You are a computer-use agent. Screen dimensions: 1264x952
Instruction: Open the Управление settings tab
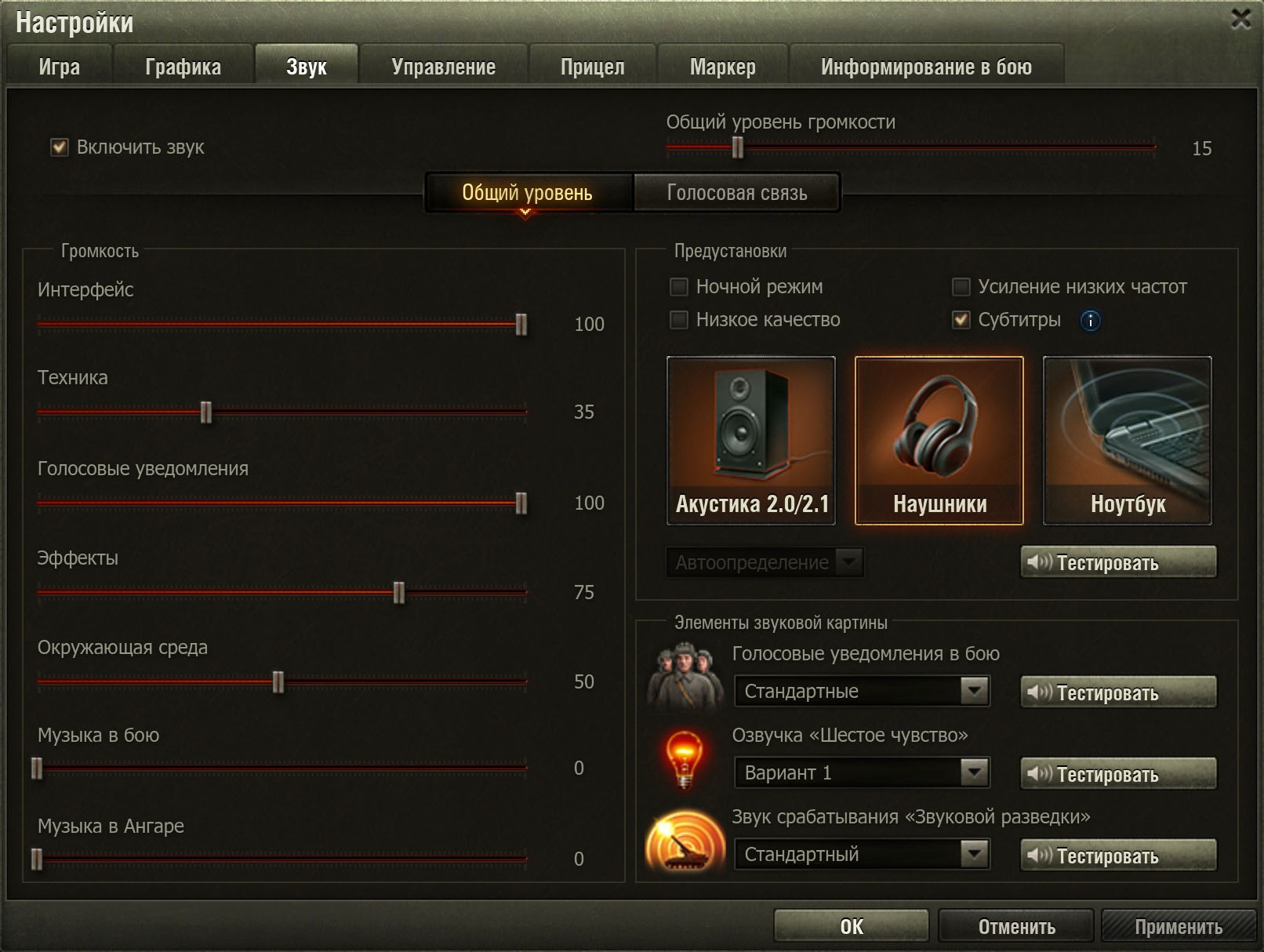point(443,67)
